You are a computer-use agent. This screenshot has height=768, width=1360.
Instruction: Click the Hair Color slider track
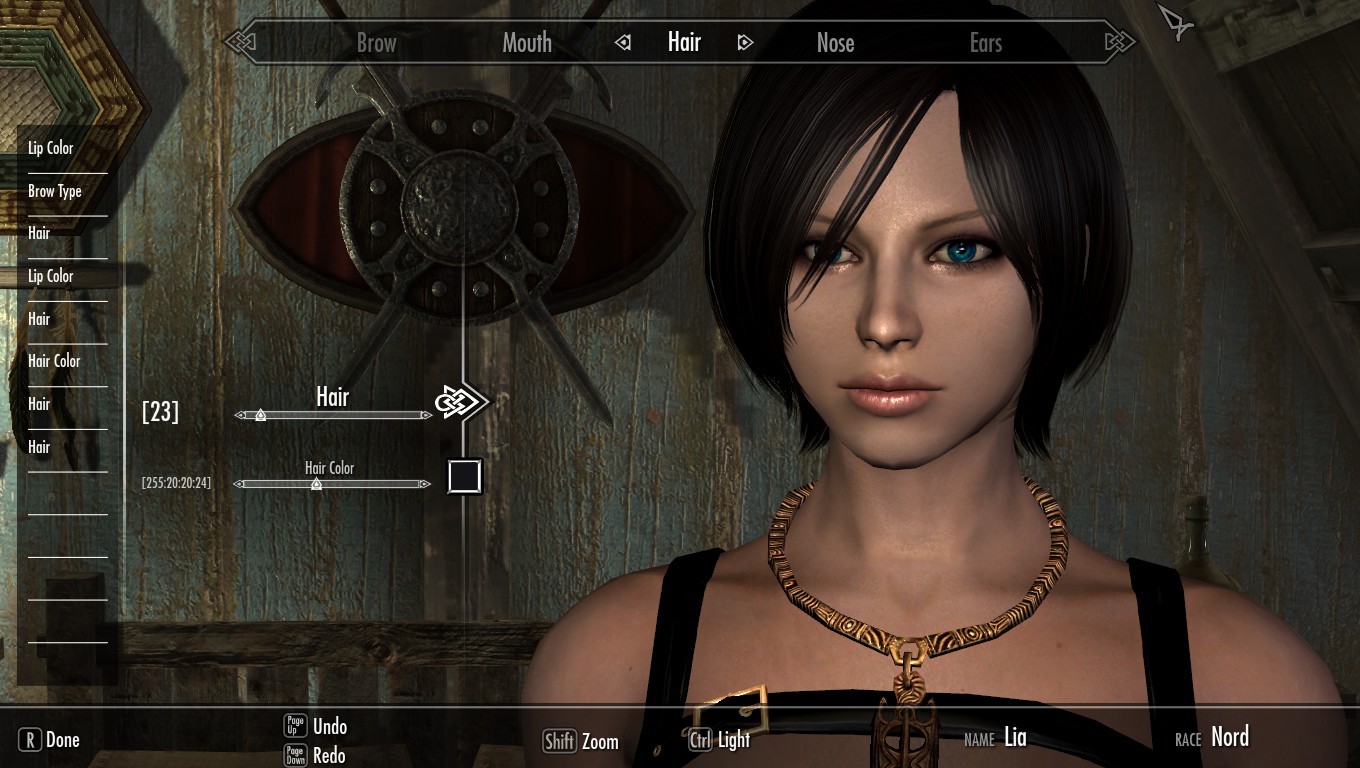pos(333,484)
